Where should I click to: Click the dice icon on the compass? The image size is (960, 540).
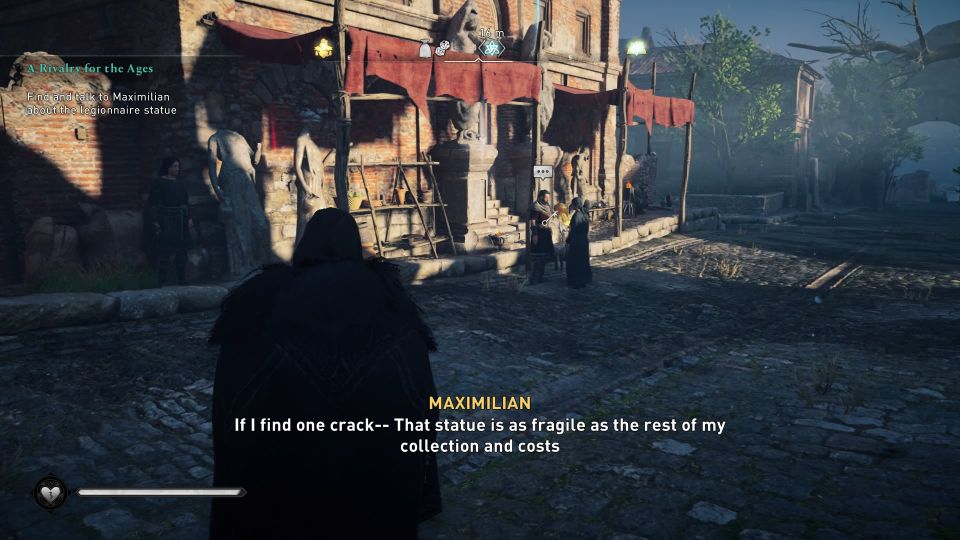pyautogui.click(x=442, y=47)
